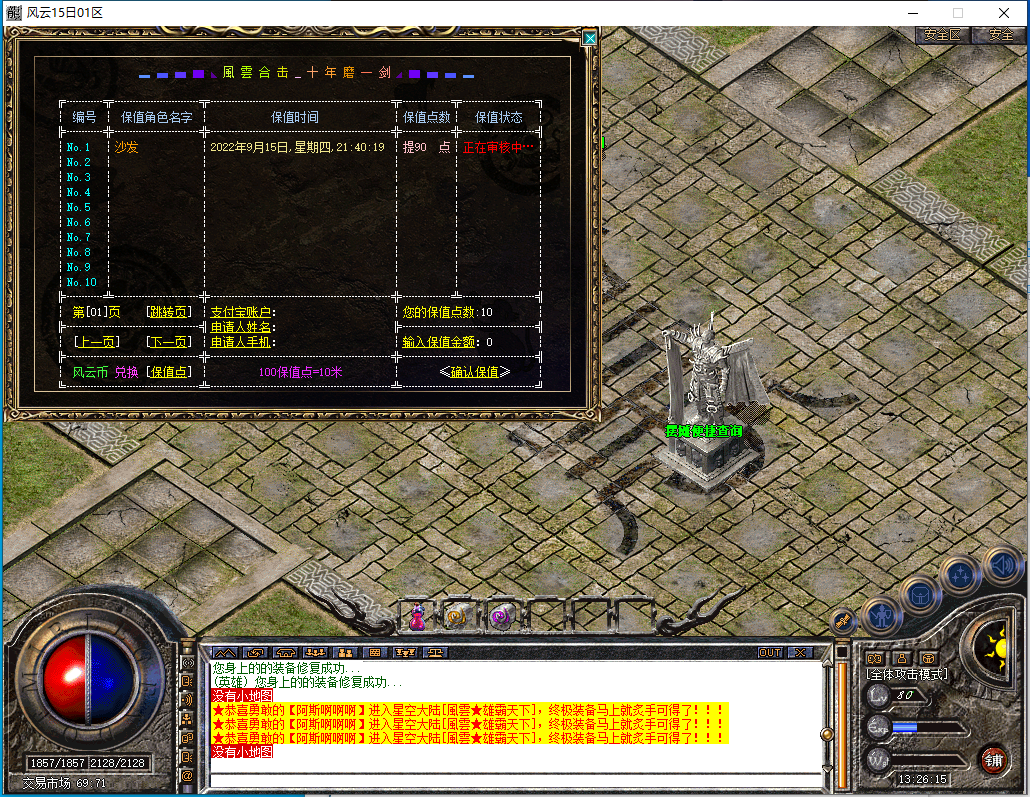The image size is (1030, 797).
Task: Confirm with 确认保值
Action: click(x=474, y=372)
